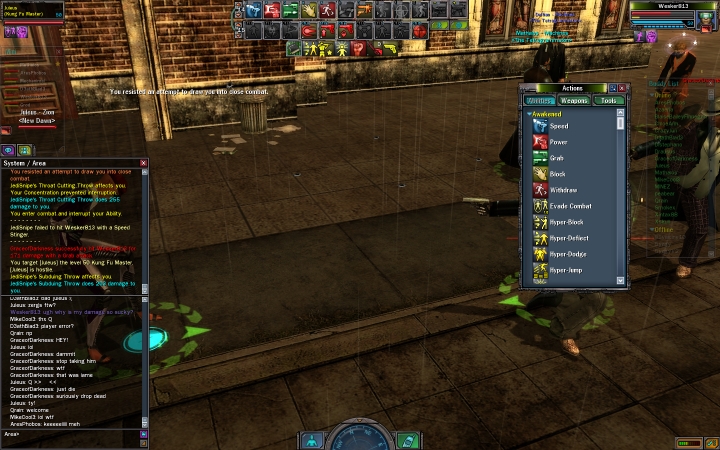Select the Abilities tab in Actions
Screen dimensions: 720x450
[x=540, y=100]
